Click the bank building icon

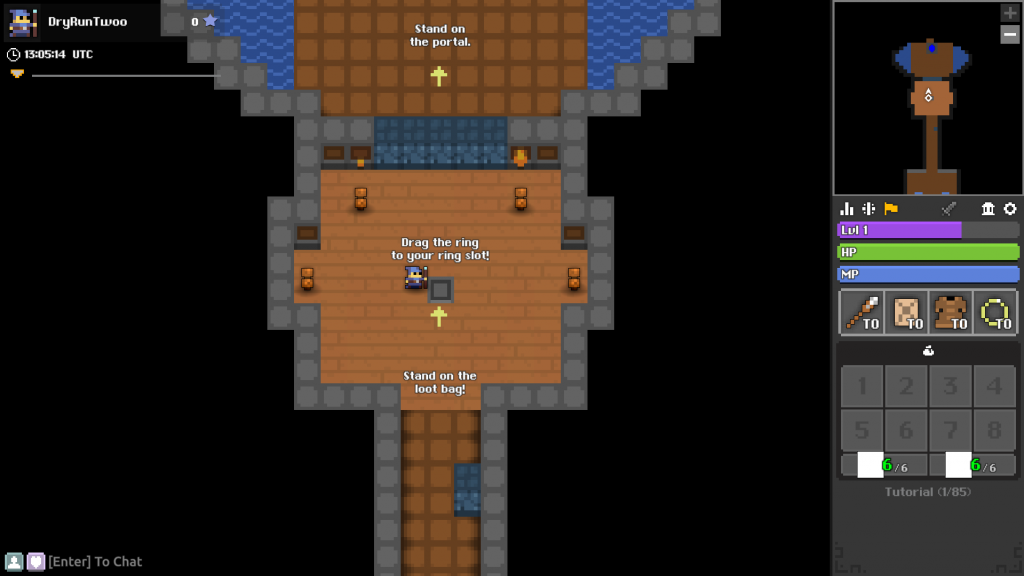(x=989, y=208)
